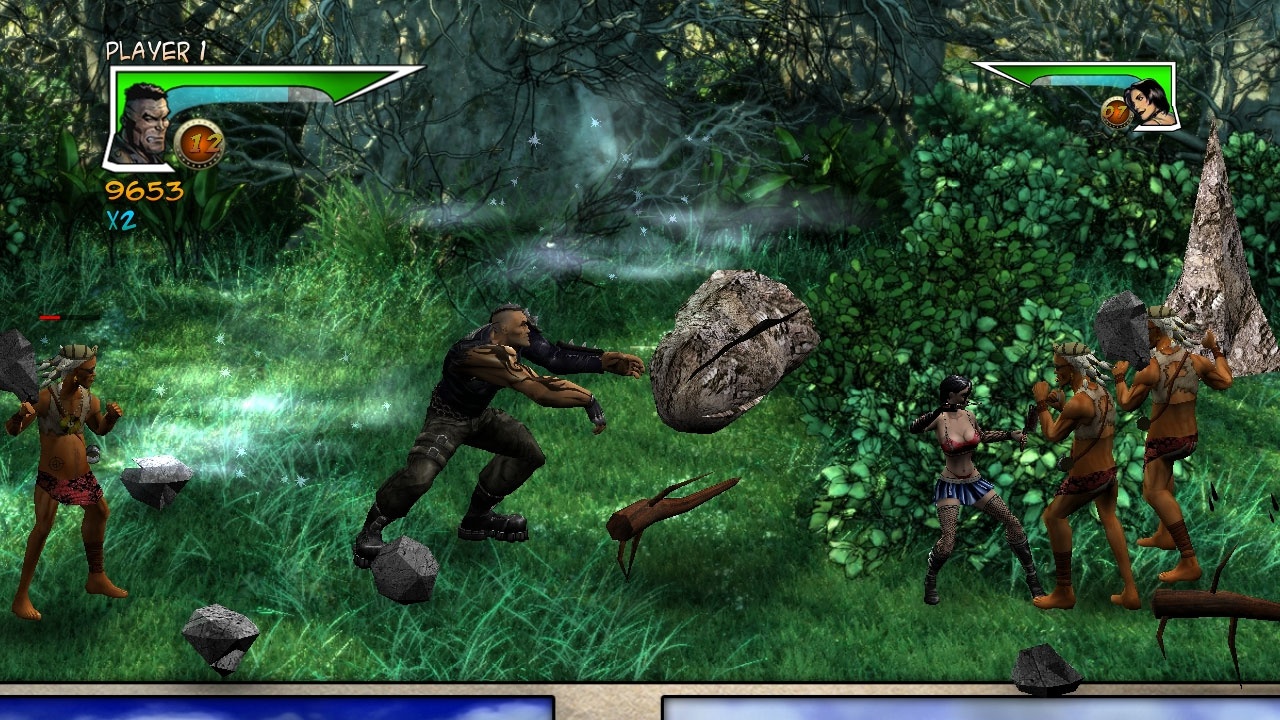1280x720 pixels.
Task: Select the dreadlocked enemy carrying a rock
Action: coord(1170,430)
